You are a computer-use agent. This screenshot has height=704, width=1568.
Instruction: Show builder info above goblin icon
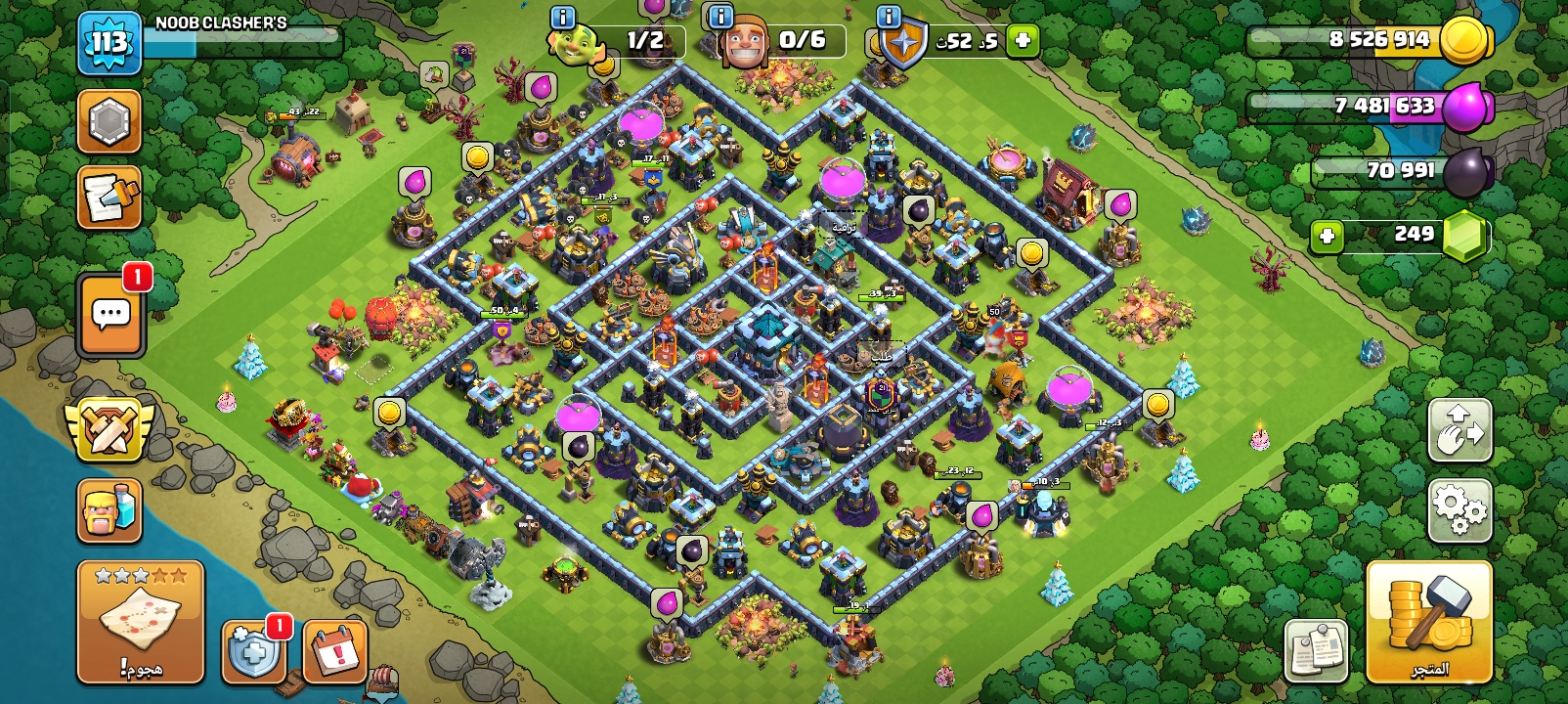point(563,17)
